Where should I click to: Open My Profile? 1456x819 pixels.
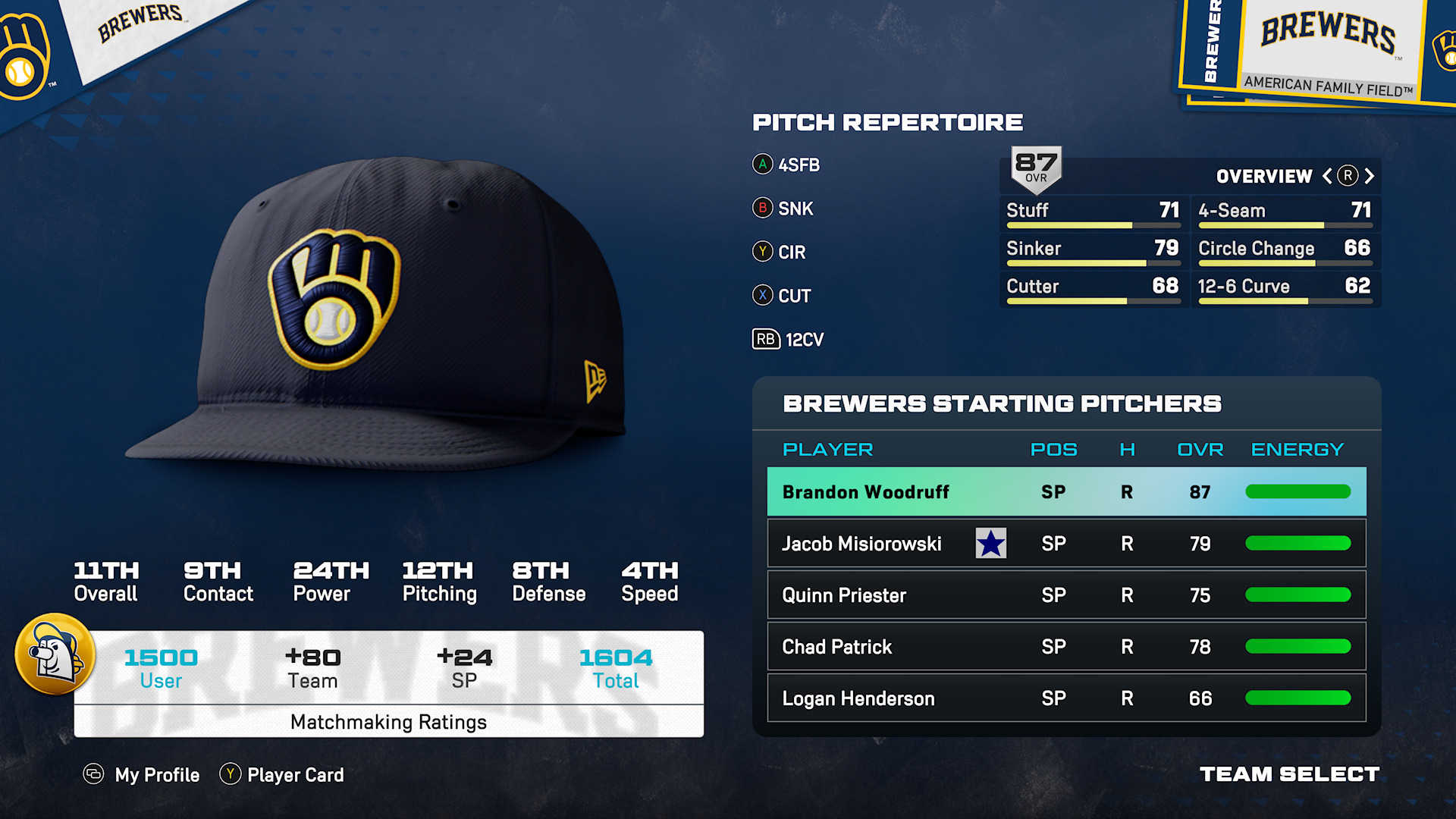click(x=142, y=774)
